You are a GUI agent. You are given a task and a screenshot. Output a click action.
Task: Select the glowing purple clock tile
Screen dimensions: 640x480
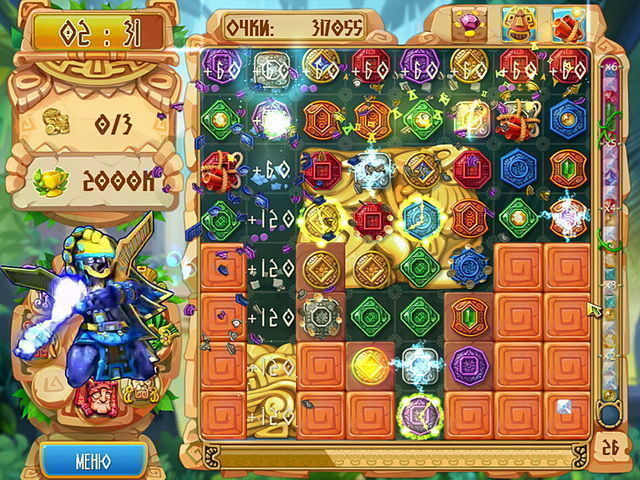pyautogui.click(x=420, y=413)
